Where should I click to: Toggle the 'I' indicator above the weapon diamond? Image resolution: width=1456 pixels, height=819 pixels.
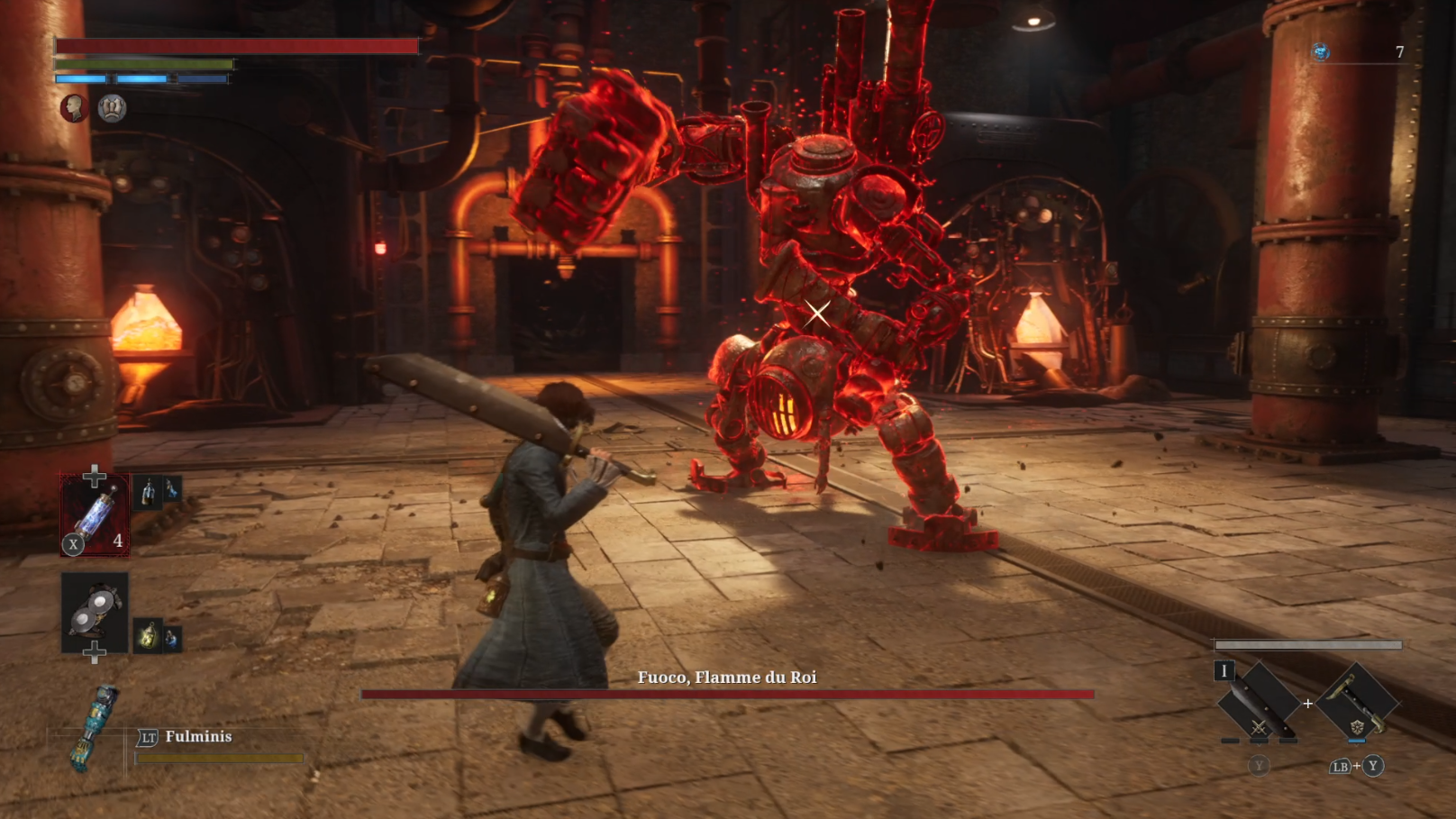pos(1224,671)
